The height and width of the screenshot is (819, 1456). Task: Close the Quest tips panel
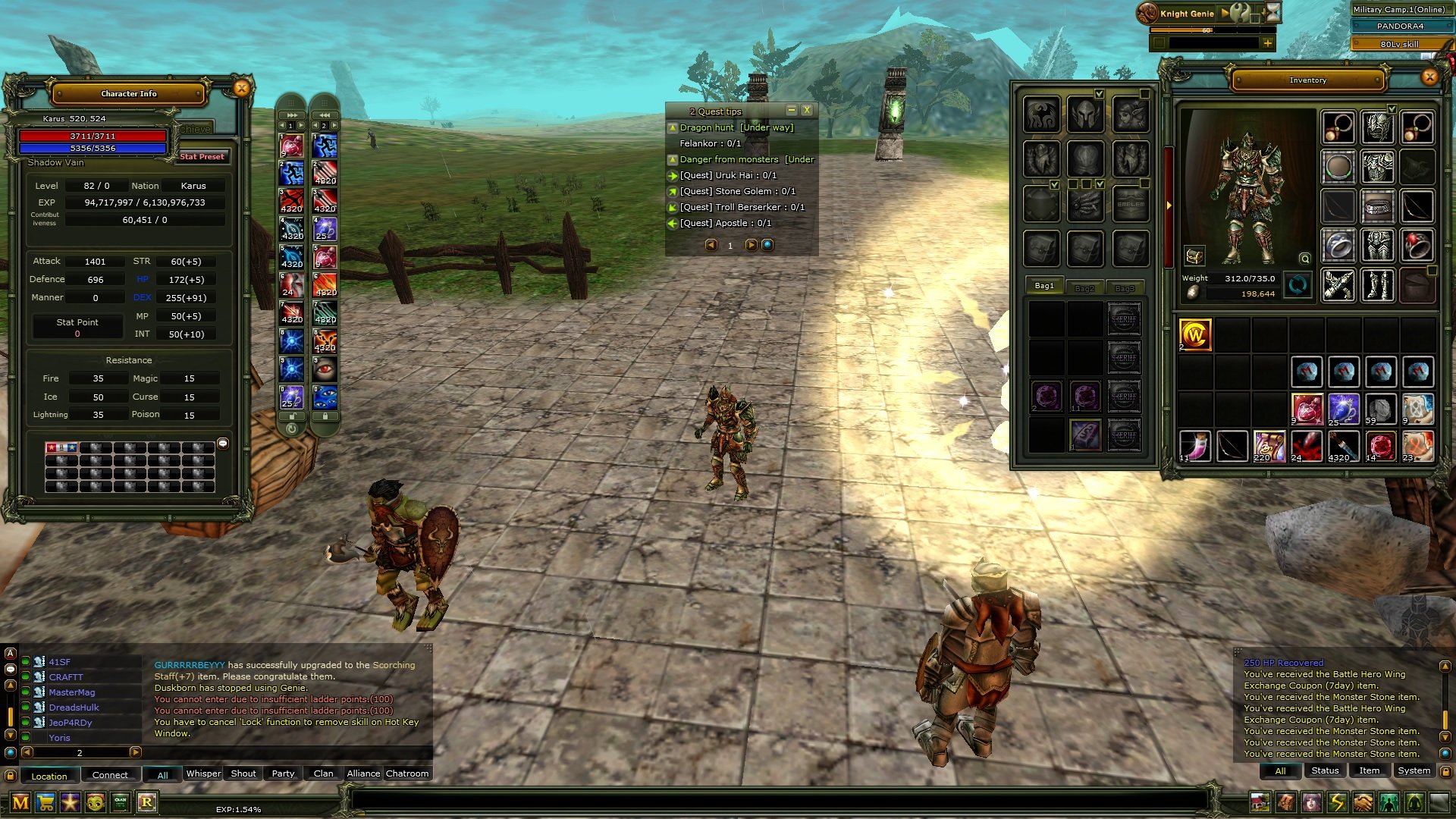pos(807,111)
